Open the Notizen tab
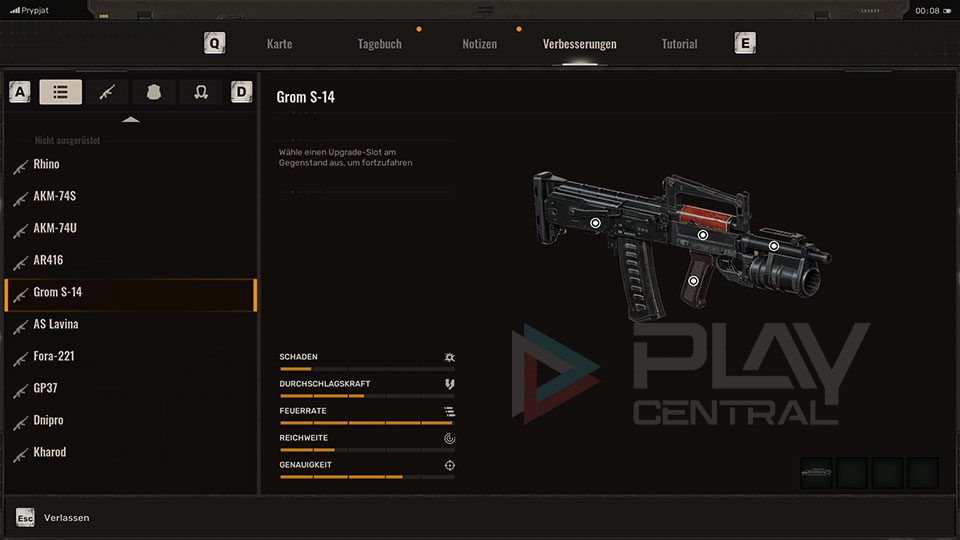Image resolution: width=960 pixels, height=540 pixels. click(479, 44)
